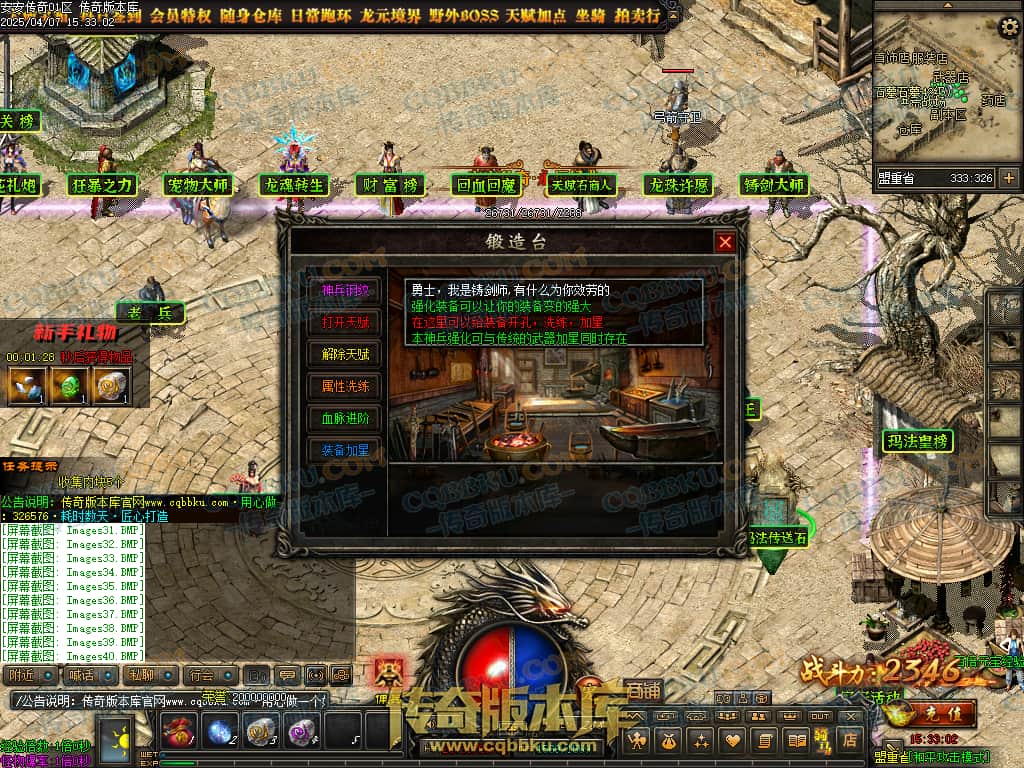Click the heart icon in the bottom bar
Screen dimensions: 1024x768
(733, 741)
